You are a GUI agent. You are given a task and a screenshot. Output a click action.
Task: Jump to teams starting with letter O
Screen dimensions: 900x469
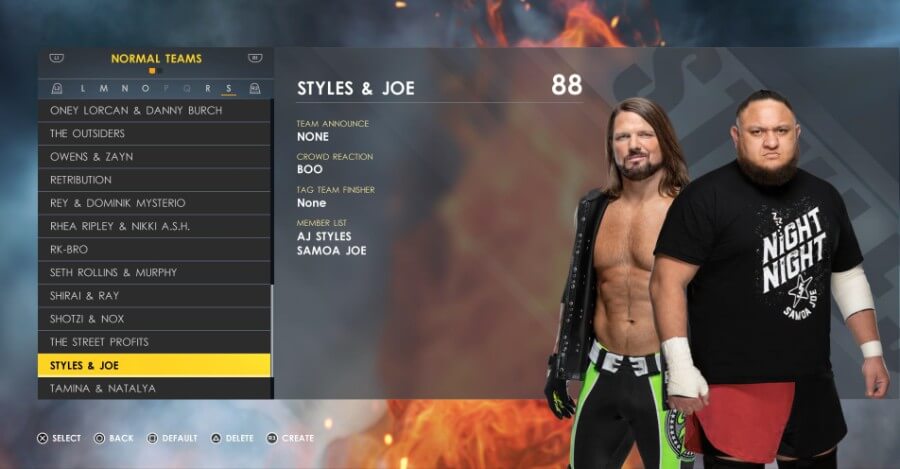(x=145, y=89)
